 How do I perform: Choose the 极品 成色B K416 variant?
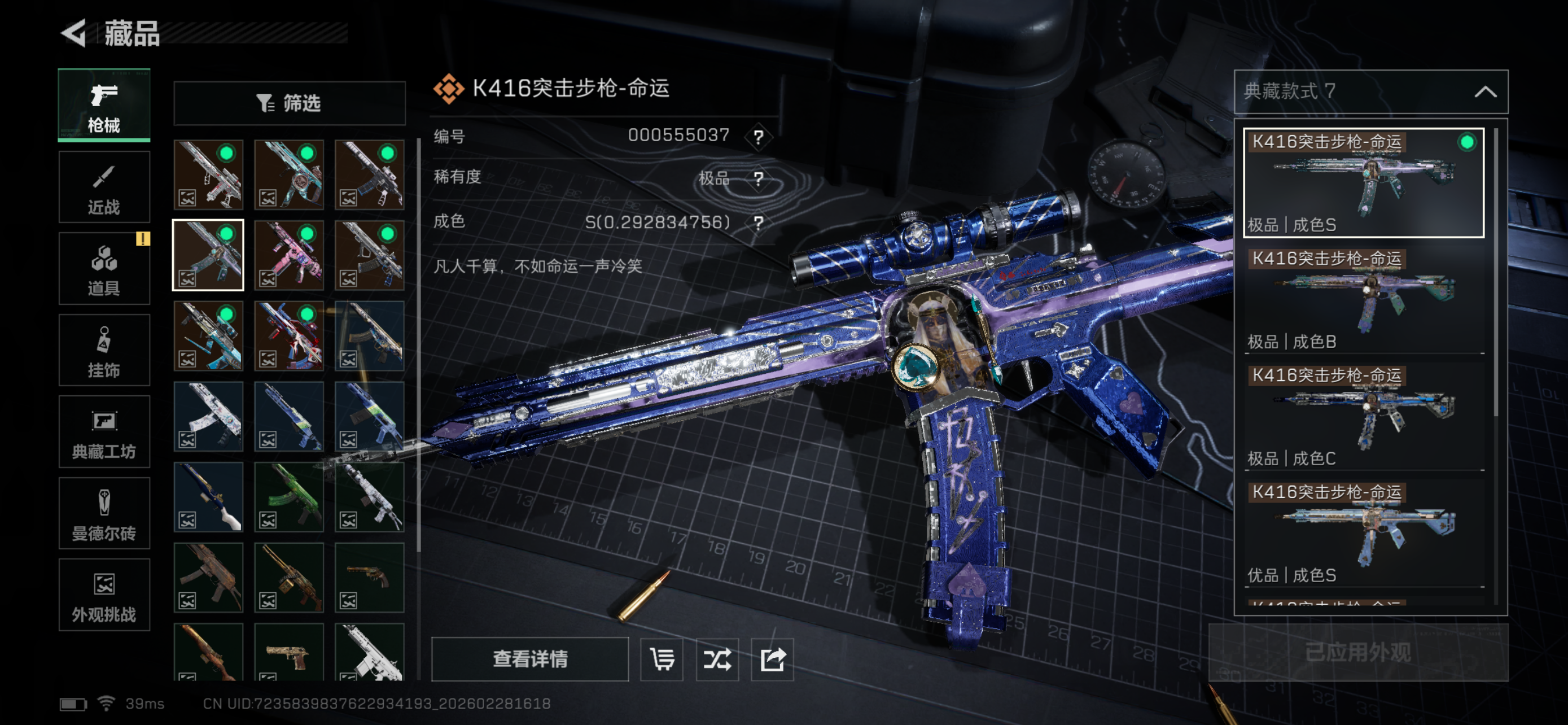click(1364, 299)
